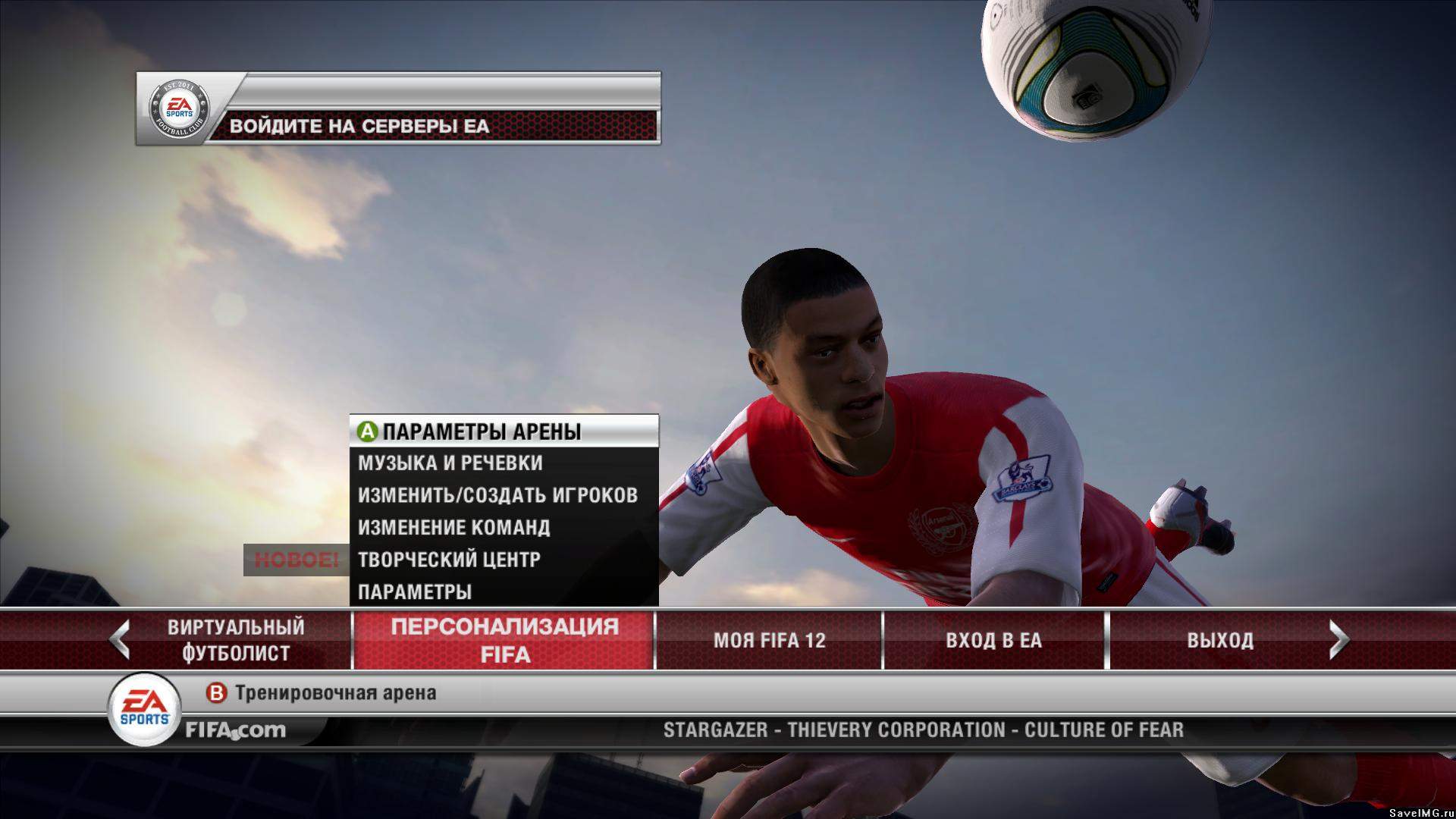Click the НОВОЕ! badge label
1456x819 pixels.
297,561
